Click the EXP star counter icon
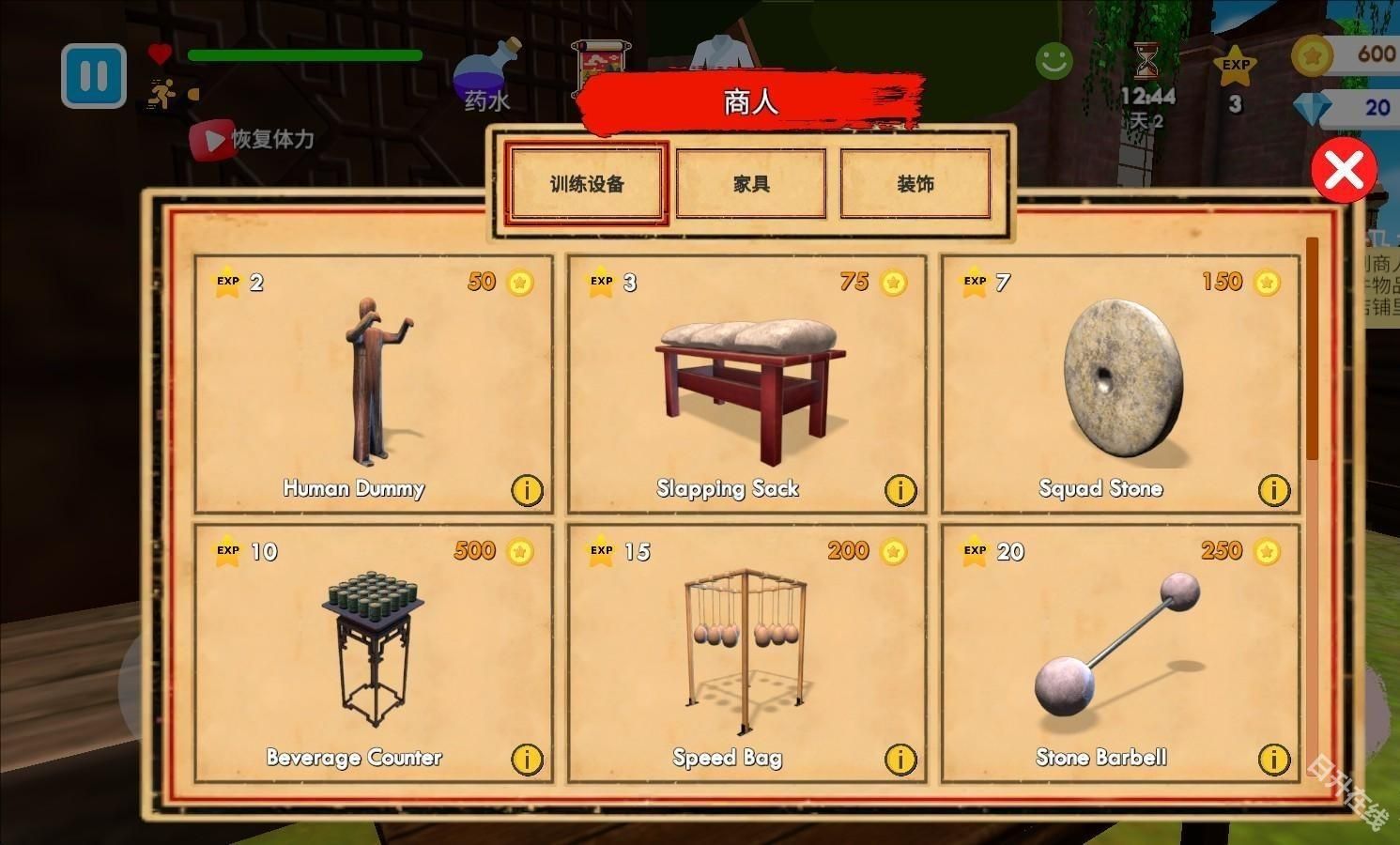1400x845 pixels. (1235, 64)
